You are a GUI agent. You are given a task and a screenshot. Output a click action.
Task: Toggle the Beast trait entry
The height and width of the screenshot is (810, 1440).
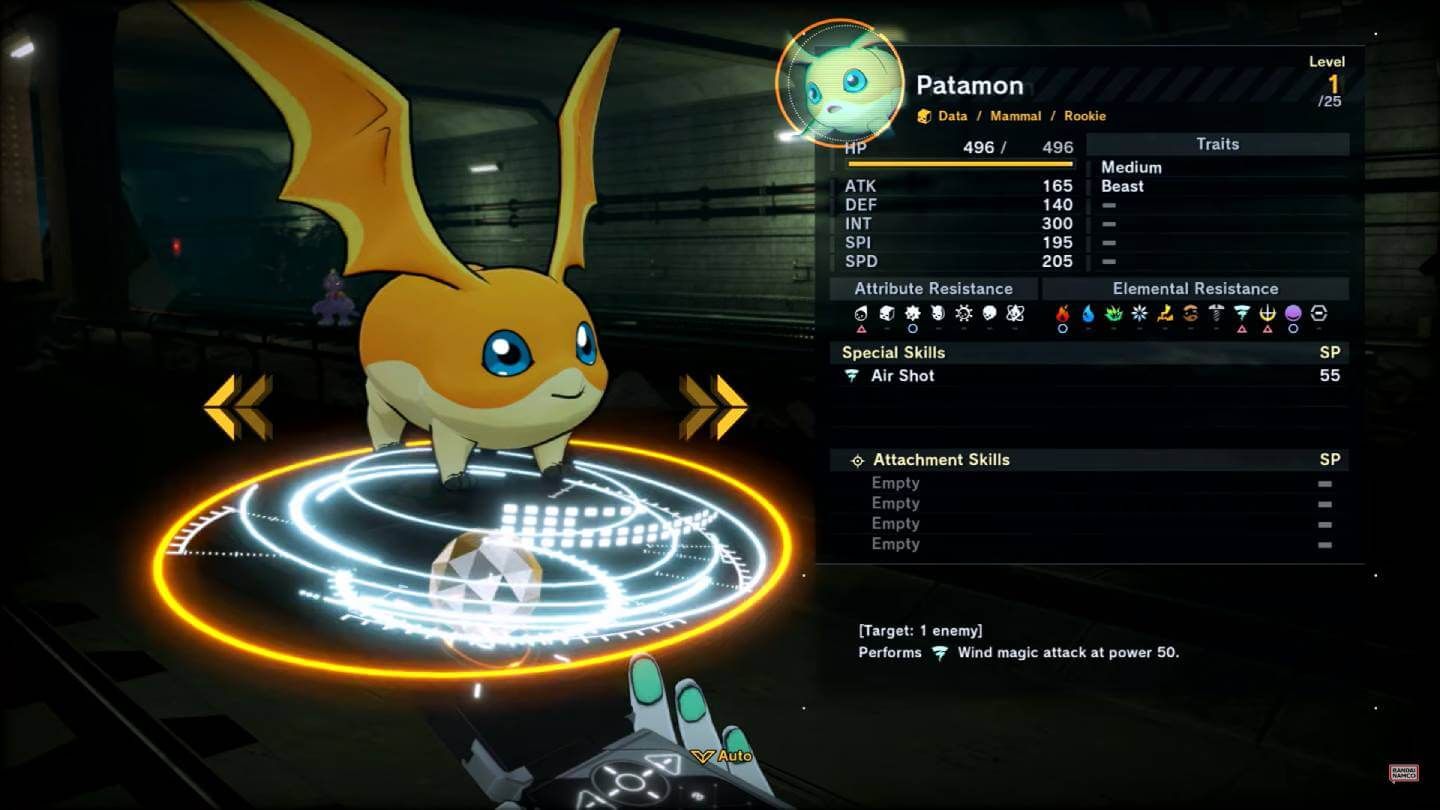(1124, 186)
